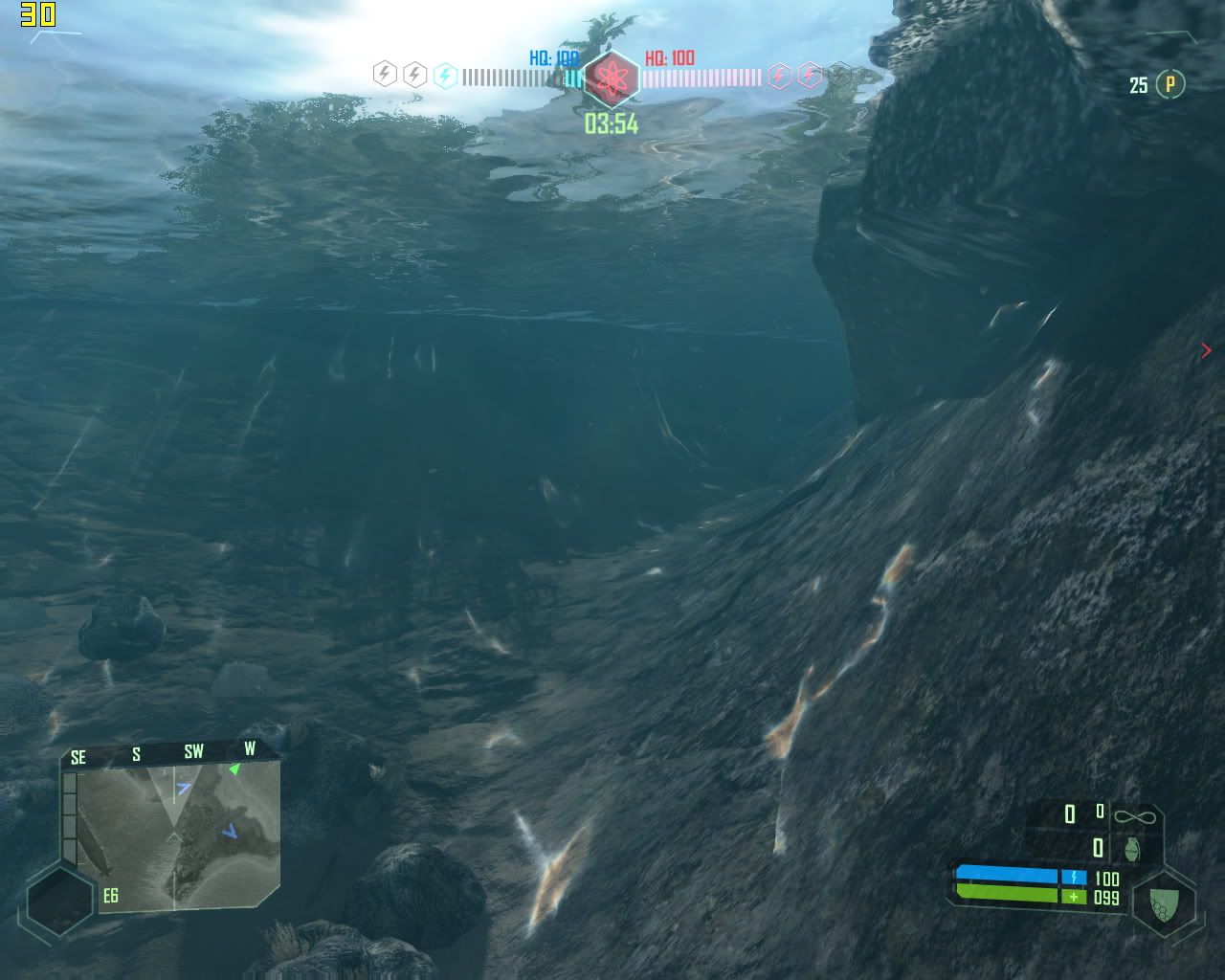Click the green arrow marker on minimap
Viewport: 1225px width, 980px height.
234,768
